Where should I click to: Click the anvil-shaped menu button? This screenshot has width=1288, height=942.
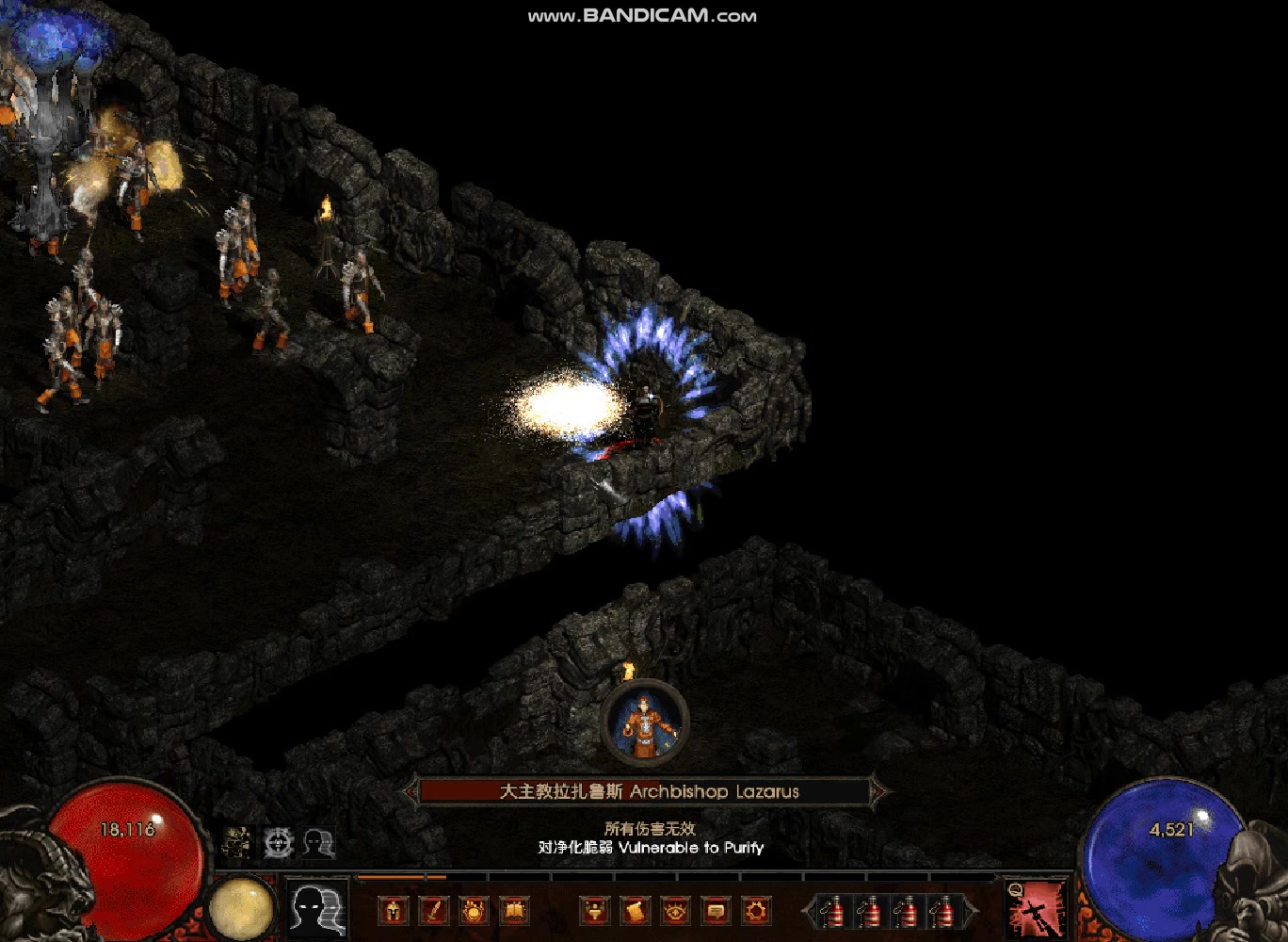tap(595, 911)
